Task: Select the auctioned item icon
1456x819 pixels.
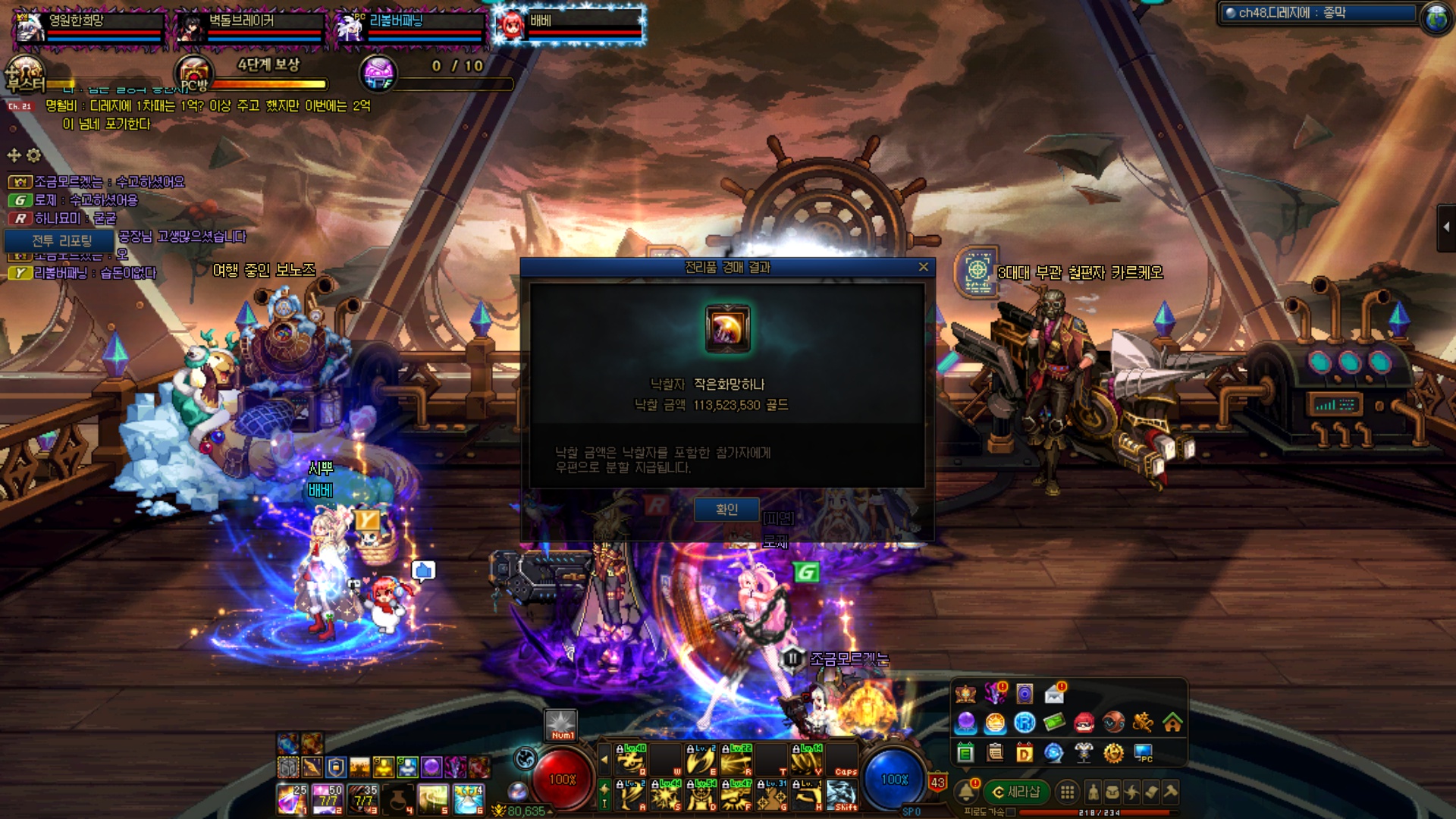Action: (727, 329)
